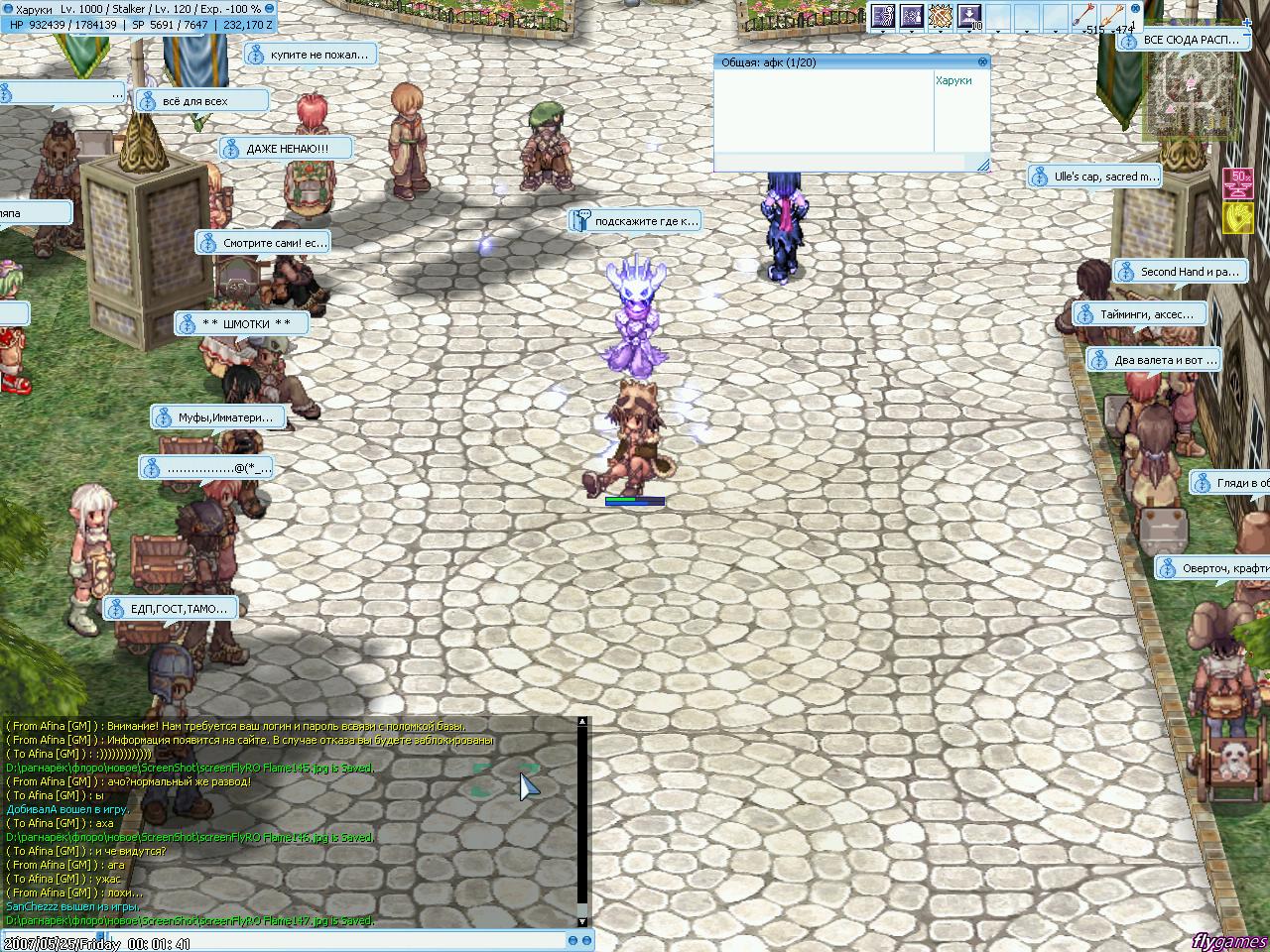Activate the crossed arrows skill icon
The image size is (1270, 952).
tap(939, 16)
